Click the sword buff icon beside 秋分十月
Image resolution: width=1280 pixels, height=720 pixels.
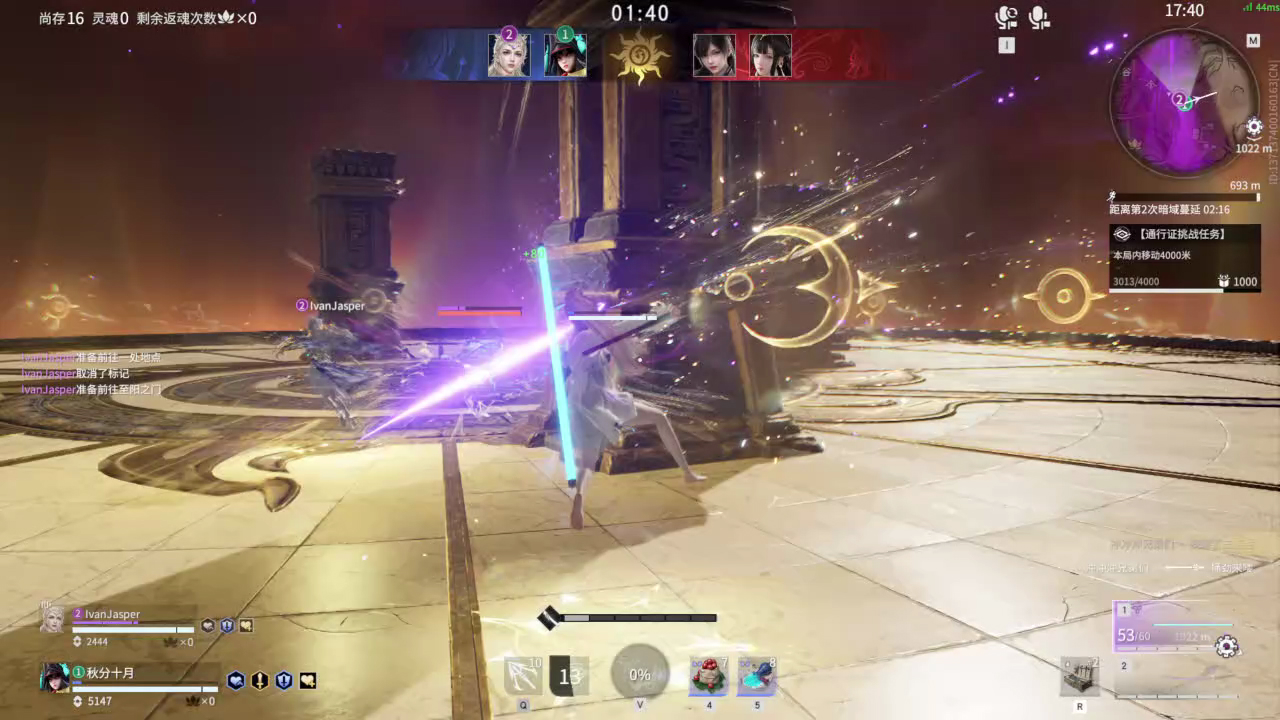tap(260, 681)
